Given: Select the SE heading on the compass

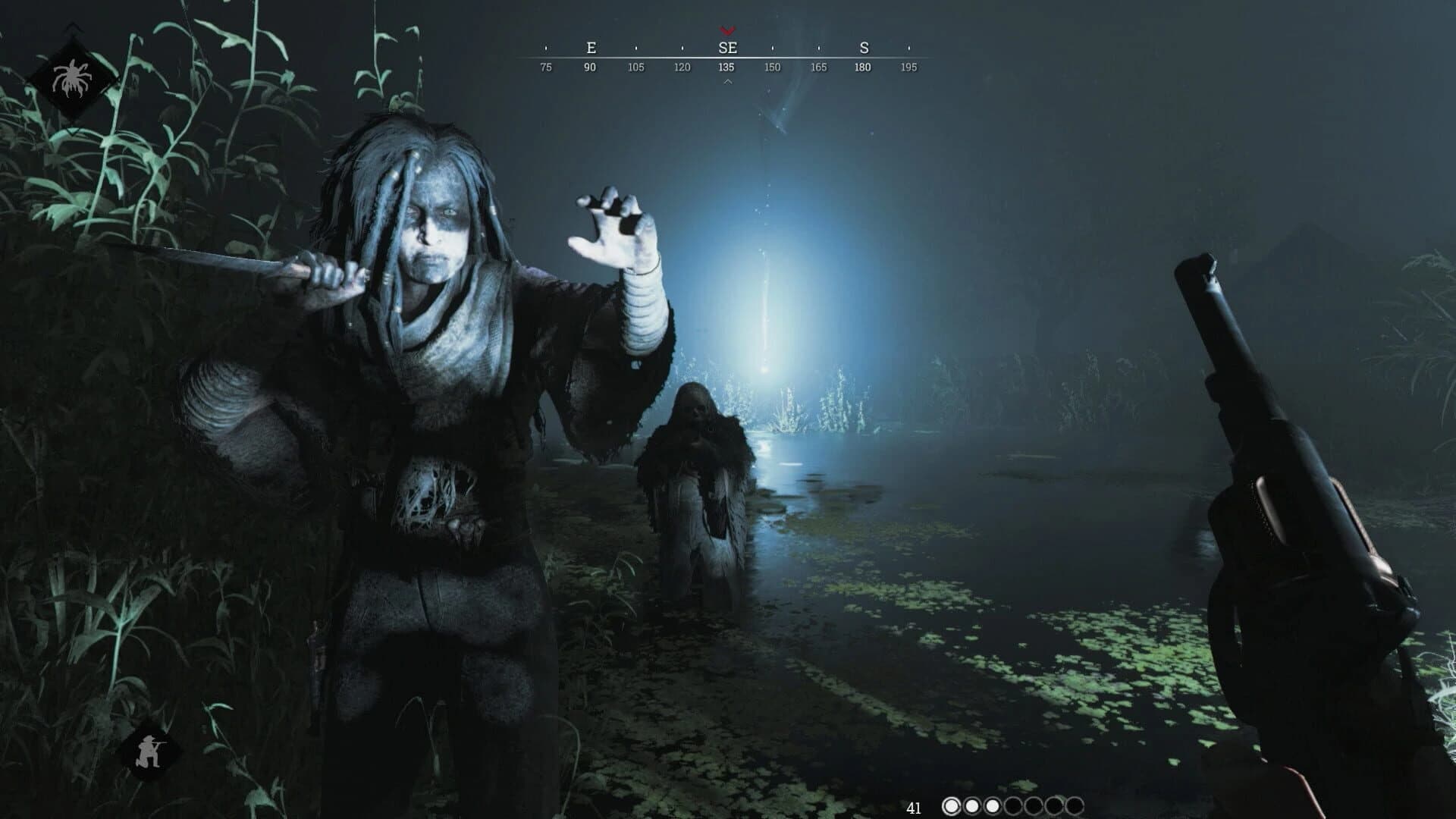Looking at the screenshot, I should point(728,47).
